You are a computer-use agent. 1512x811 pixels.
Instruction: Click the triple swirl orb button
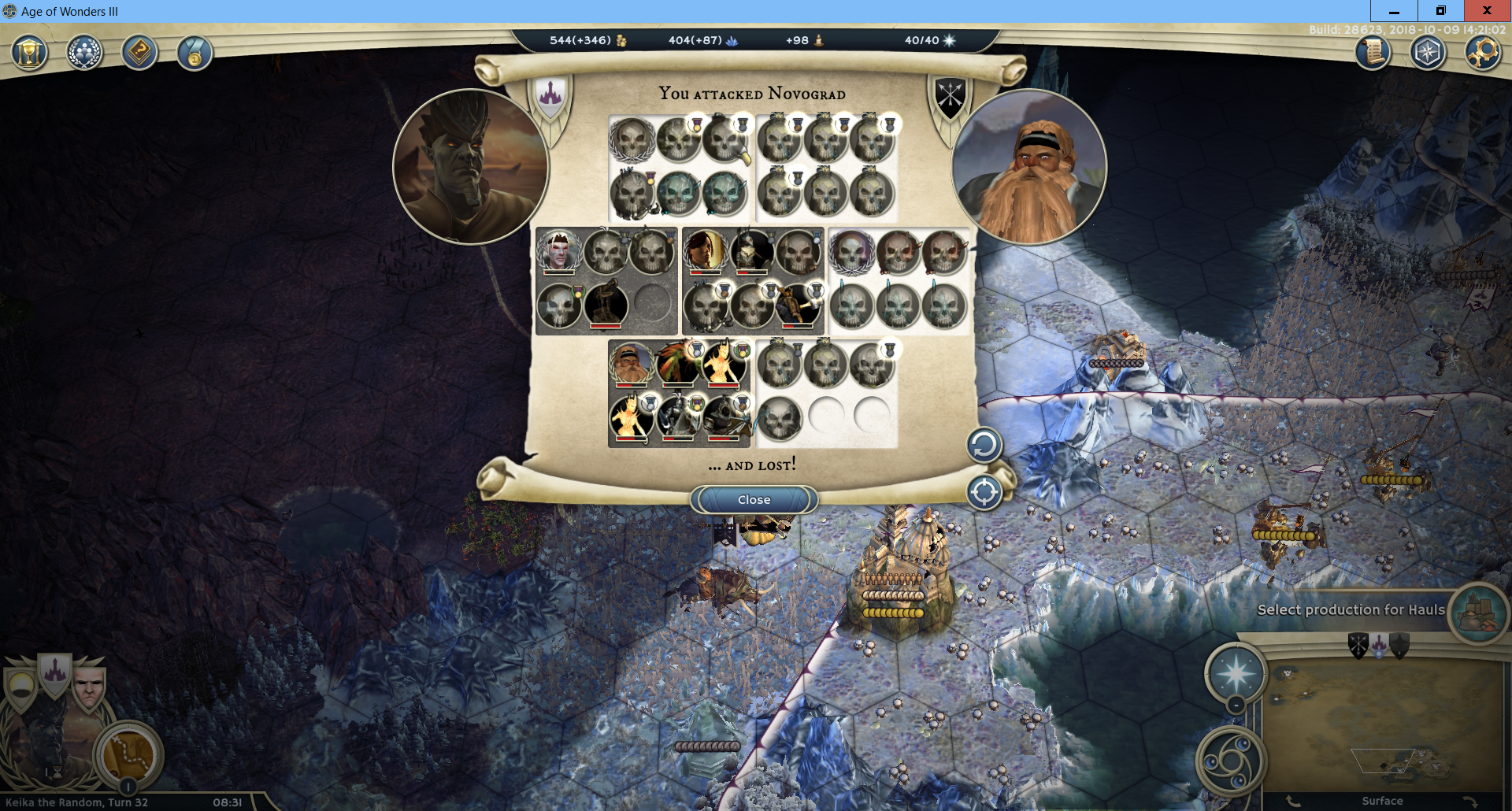[x=1230, y=761]
